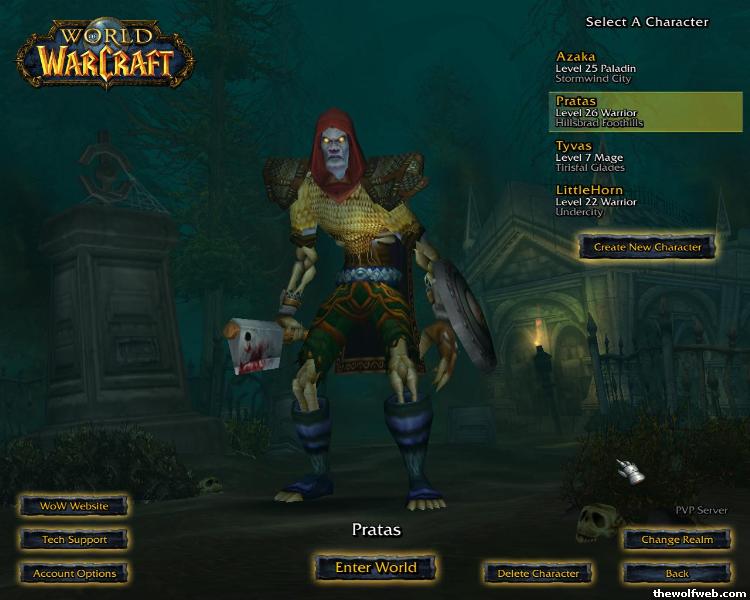Open Account Options

tap(74, 574)
